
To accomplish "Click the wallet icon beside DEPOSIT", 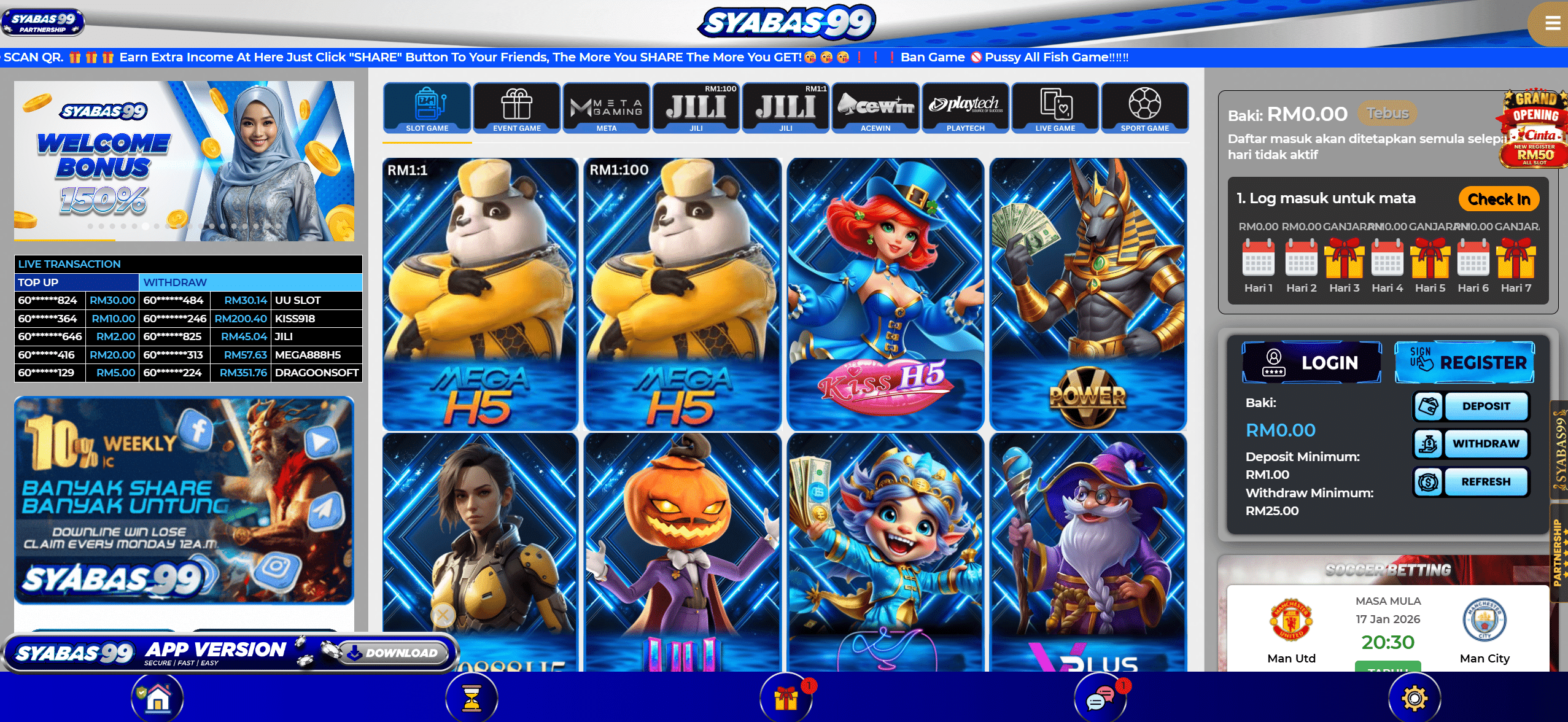I will [x=1427, y=406].
